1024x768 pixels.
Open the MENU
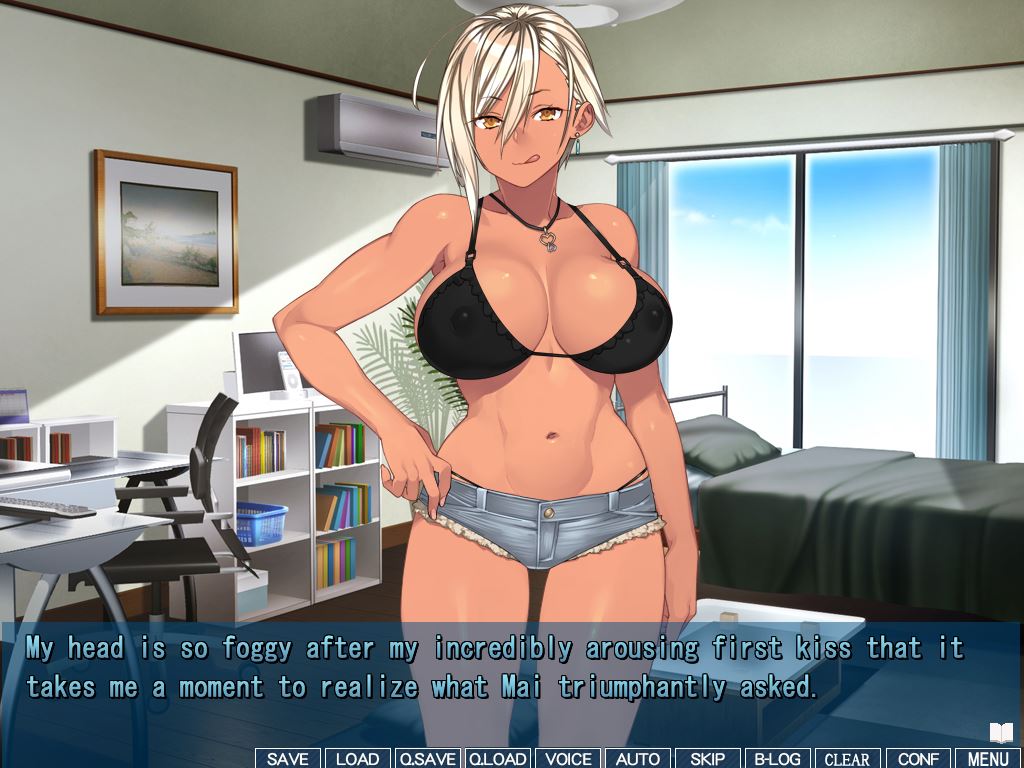(988, 759)
